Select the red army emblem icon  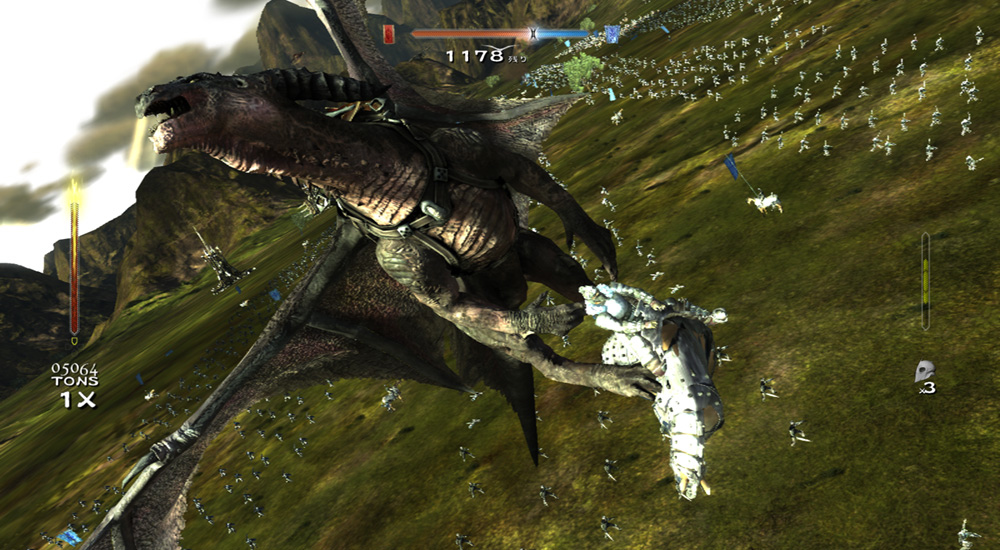point(389,34)
